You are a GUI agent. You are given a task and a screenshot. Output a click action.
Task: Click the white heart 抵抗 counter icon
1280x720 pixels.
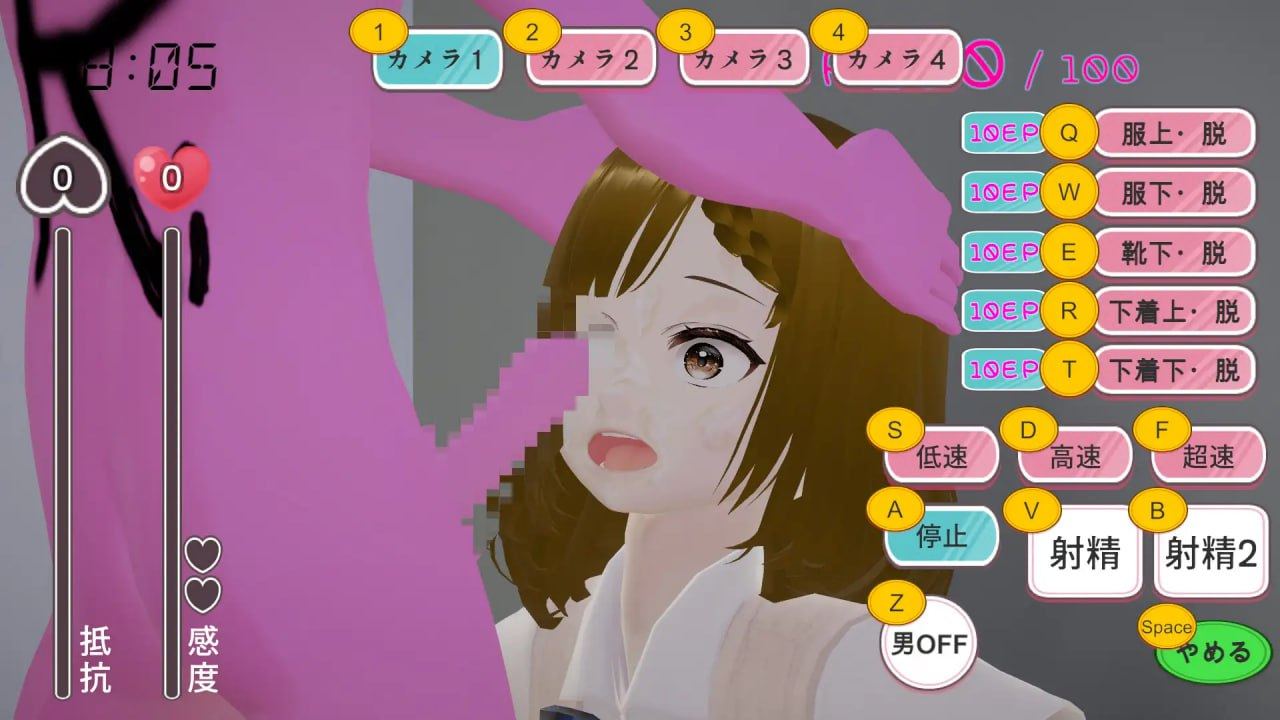(62, 175)
